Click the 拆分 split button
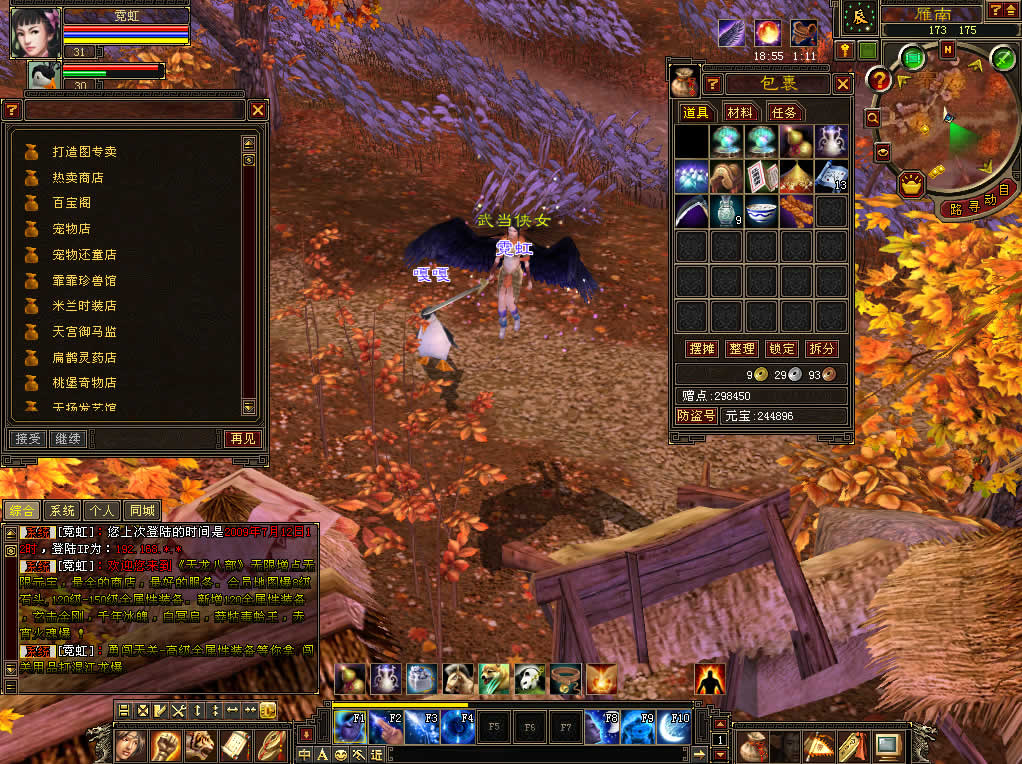This screenshot has height=764, width=1022. (821, 349)
